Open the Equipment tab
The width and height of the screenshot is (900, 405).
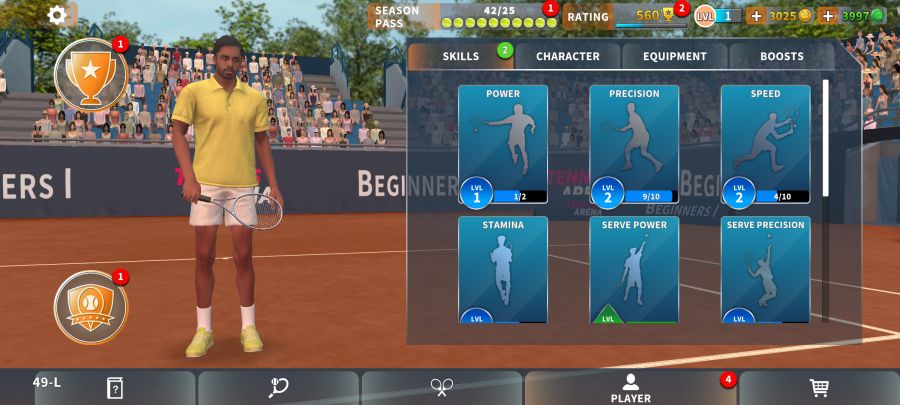pos(675,56)
